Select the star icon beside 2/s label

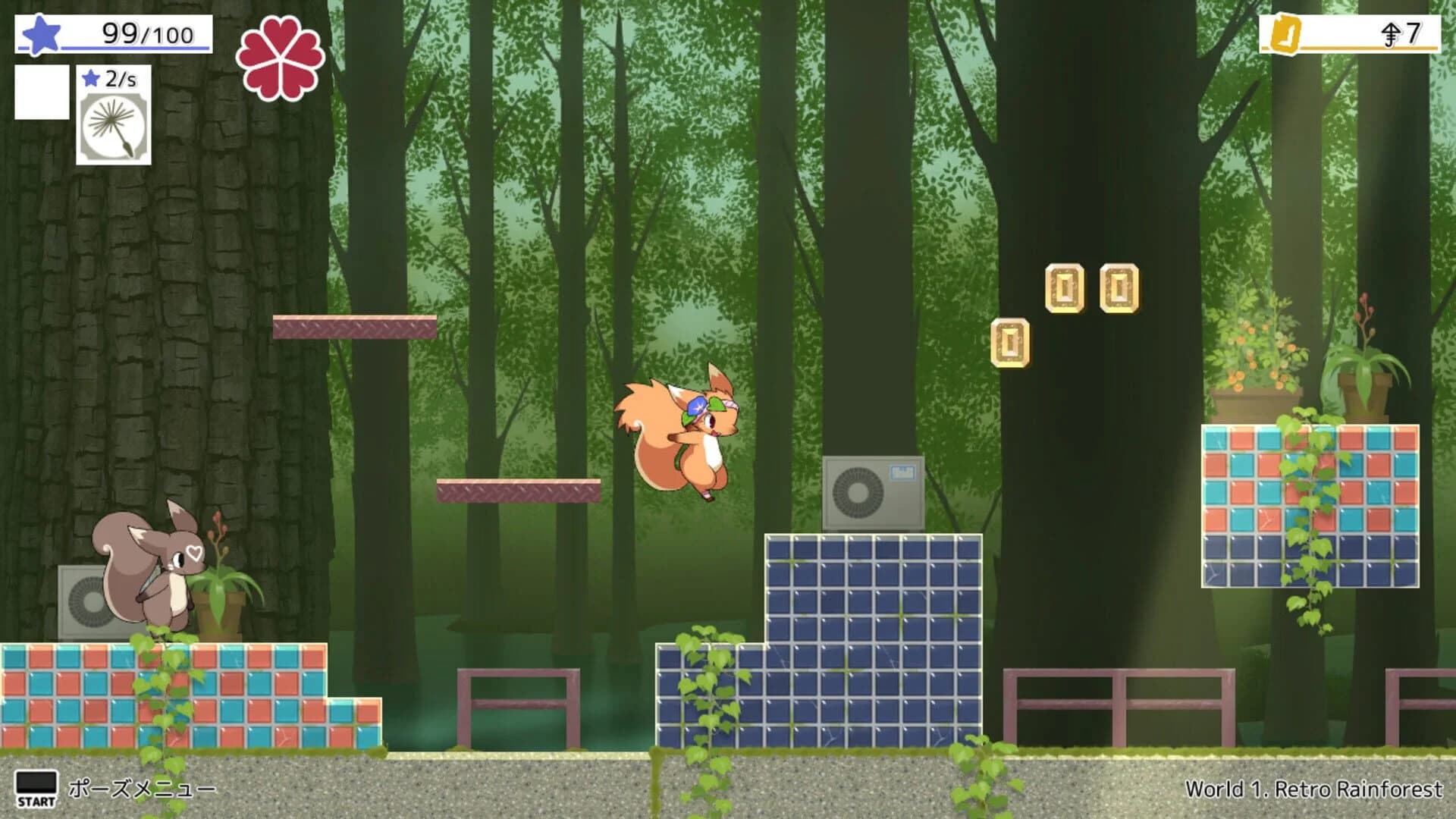tap(91, 79)
